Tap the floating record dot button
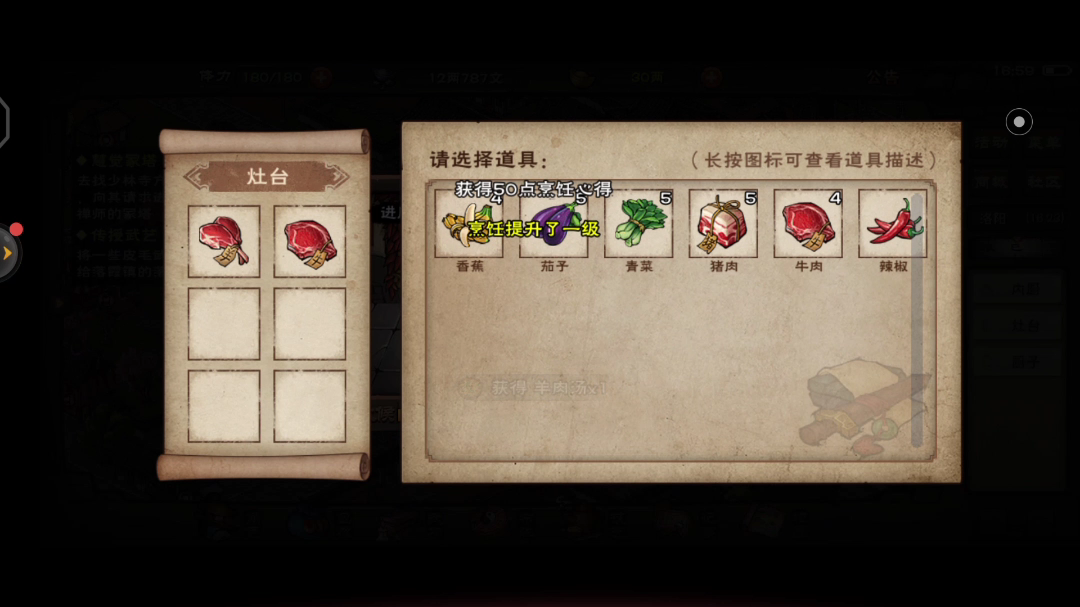The width and height of the screenshot is (1080, 607). 1019,122
